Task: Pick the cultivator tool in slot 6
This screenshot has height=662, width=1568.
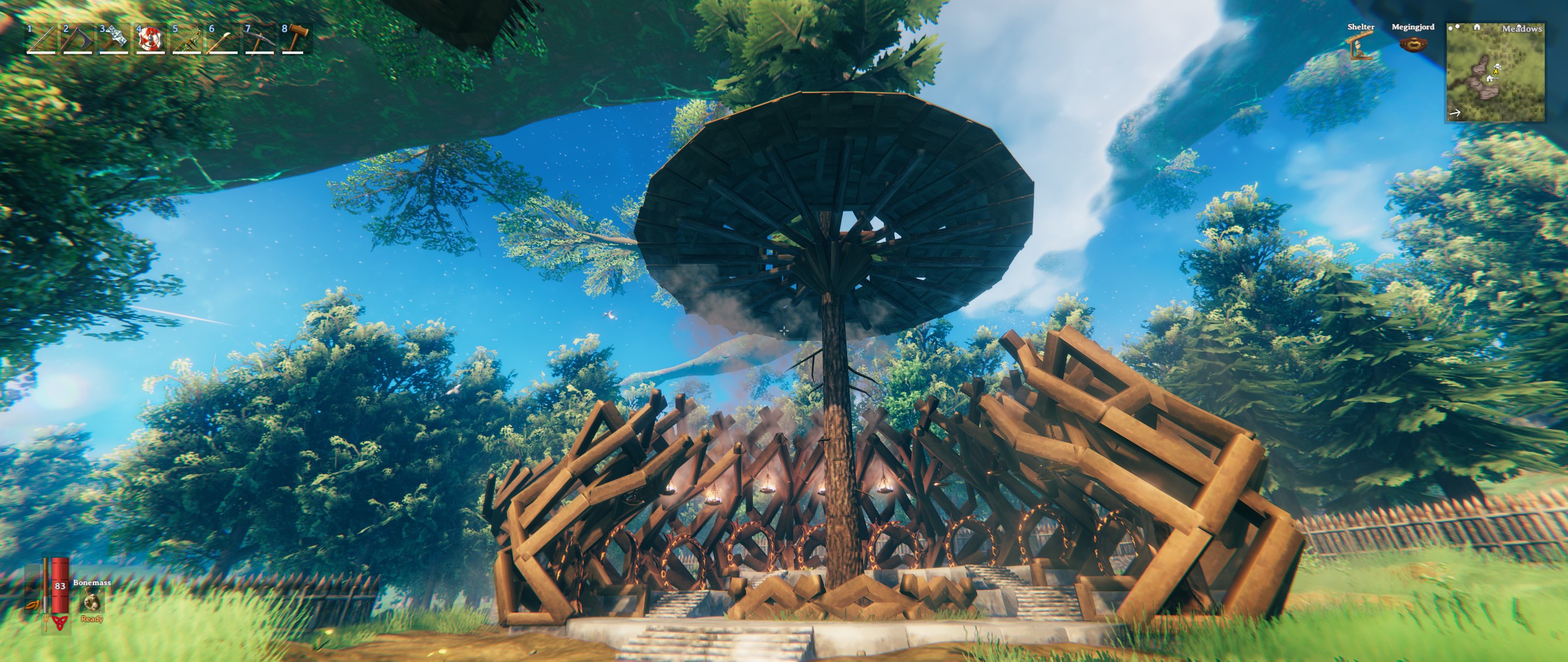Action: (222, 39)
